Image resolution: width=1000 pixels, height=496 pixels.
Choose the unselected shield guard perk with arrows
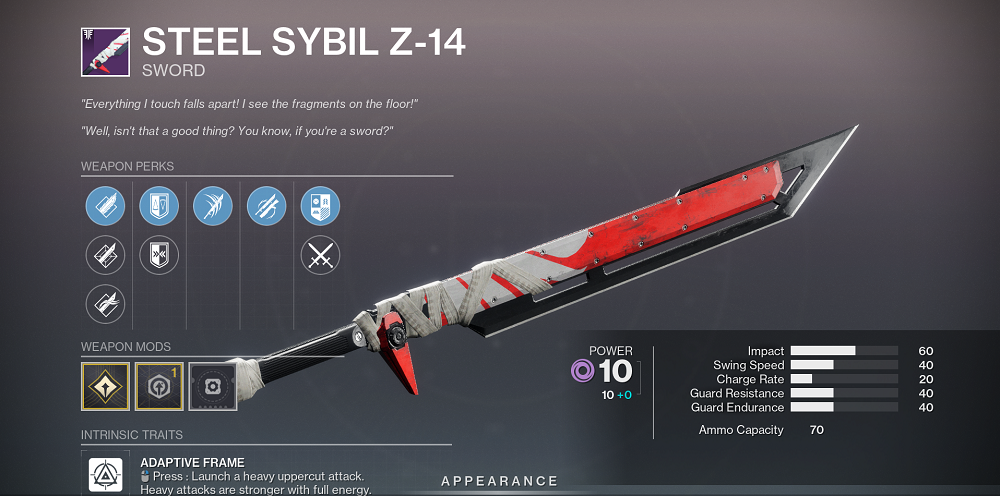point(159,256)
